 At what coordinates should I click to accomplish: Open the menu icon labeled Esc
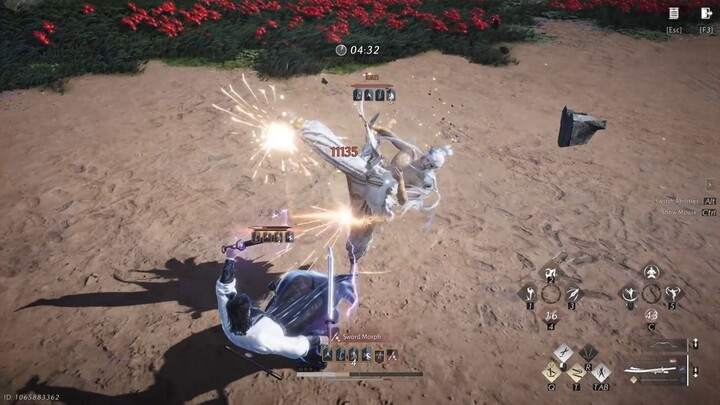(x=675, y=14)
